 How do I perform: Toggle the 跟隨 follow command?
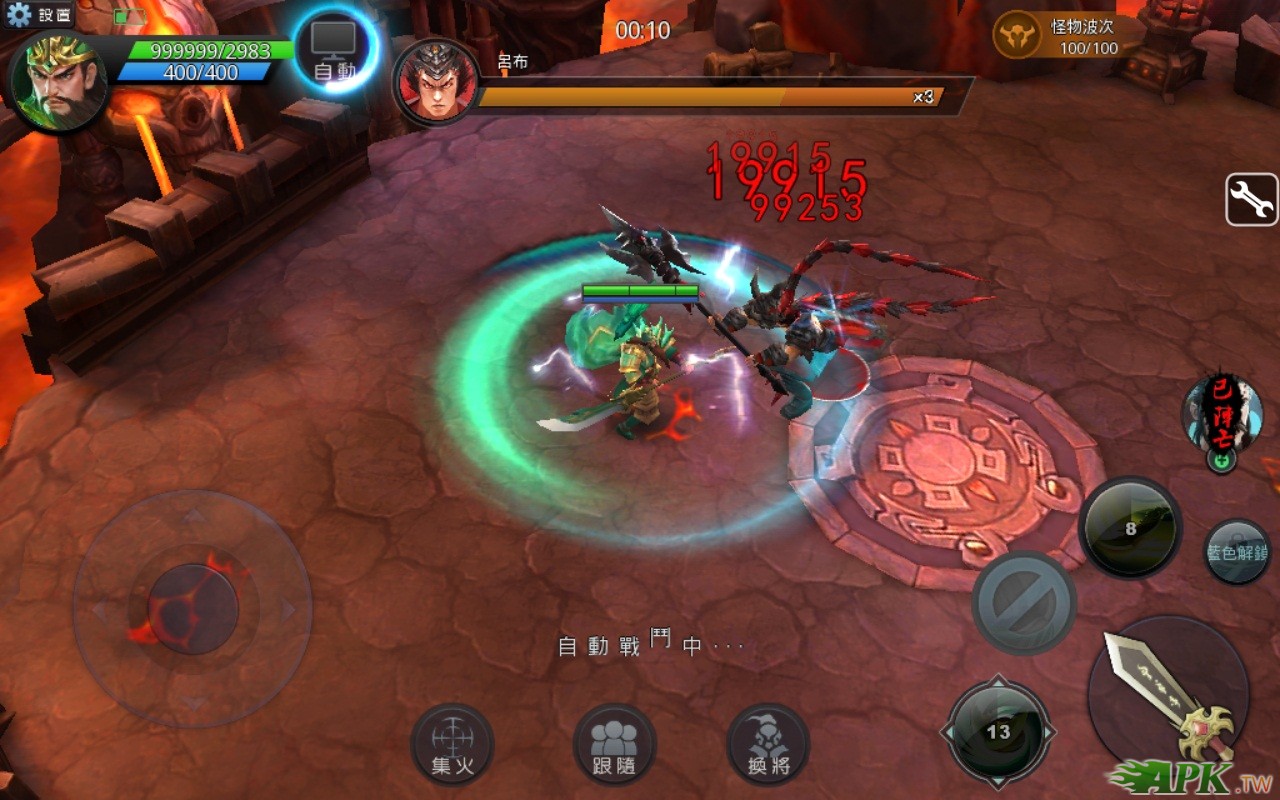click(x=614, y=745)
